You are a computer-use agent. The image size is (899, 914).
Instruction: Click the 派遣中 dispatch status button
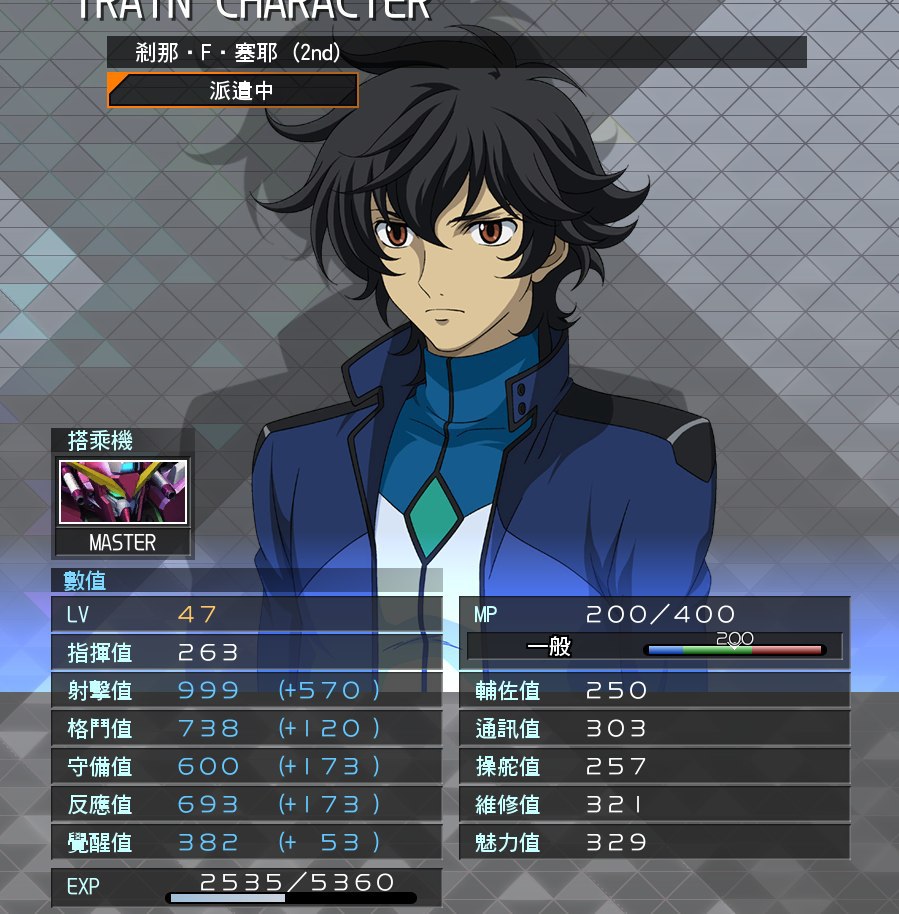click(x=233, y=91)
